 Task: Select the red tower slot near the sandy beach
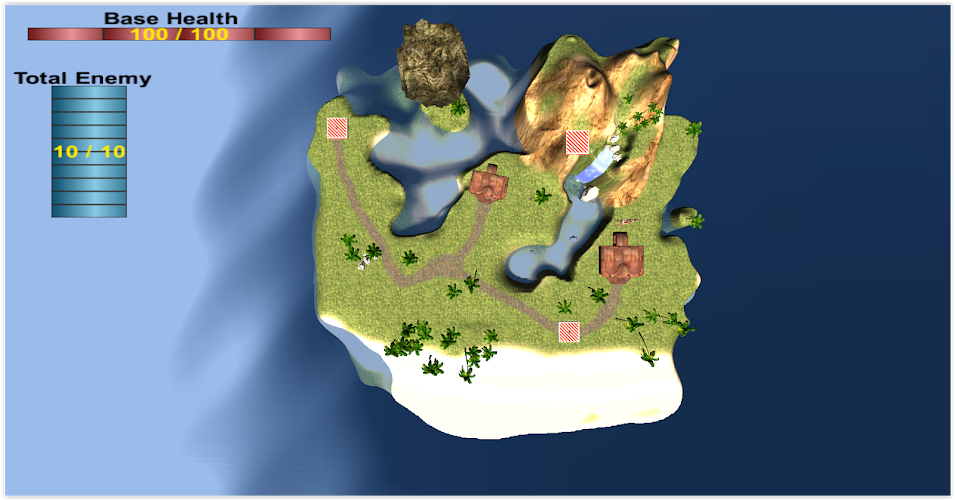569,332
